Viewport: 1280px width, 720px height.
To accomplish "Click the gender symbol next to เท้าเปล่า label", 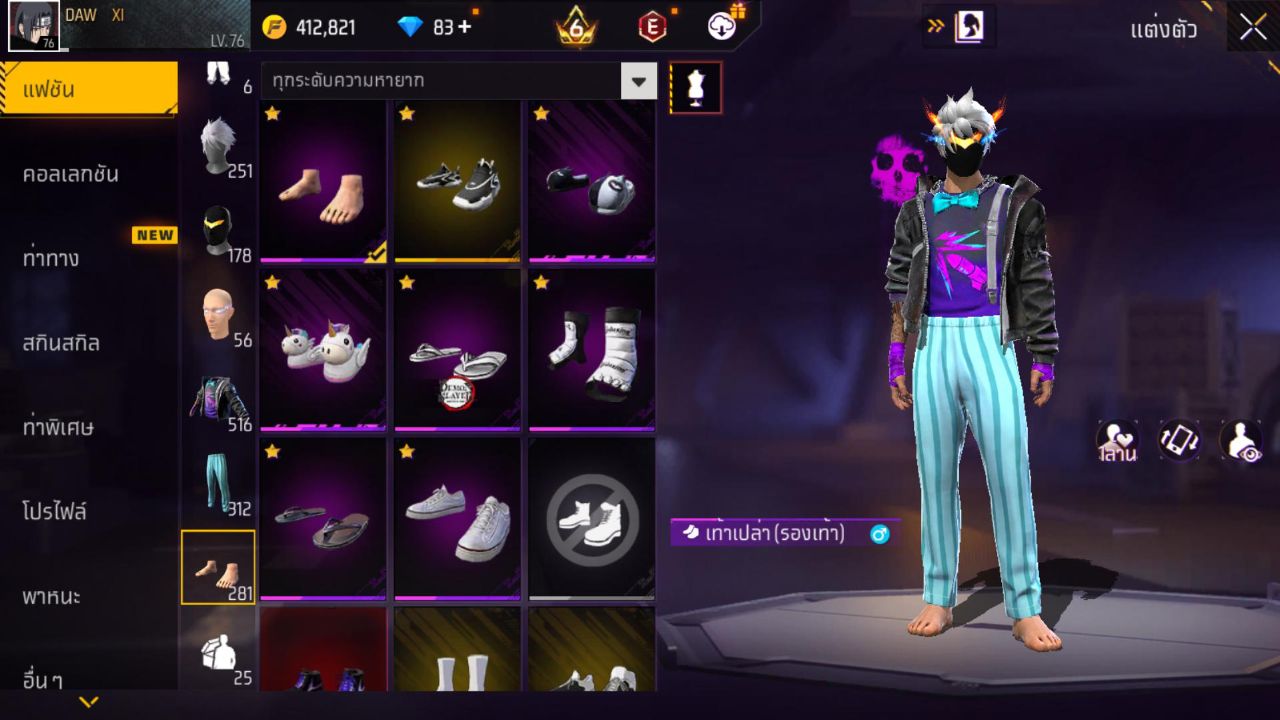I will click(877, 534).
